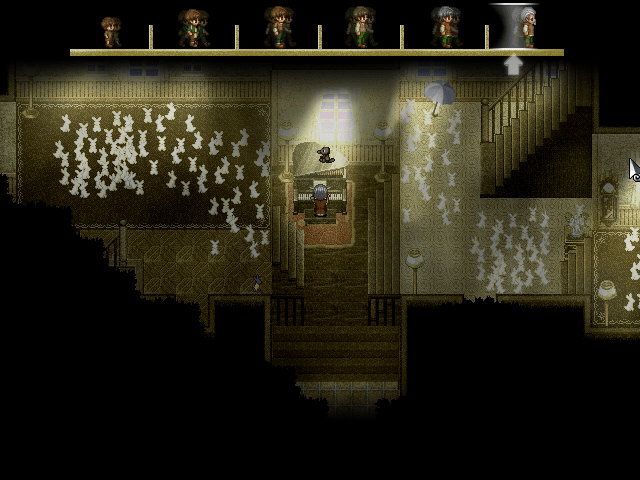Choose the green-clothed couple timeline stage
Viewport: 640px width, 480px height.
193,29
